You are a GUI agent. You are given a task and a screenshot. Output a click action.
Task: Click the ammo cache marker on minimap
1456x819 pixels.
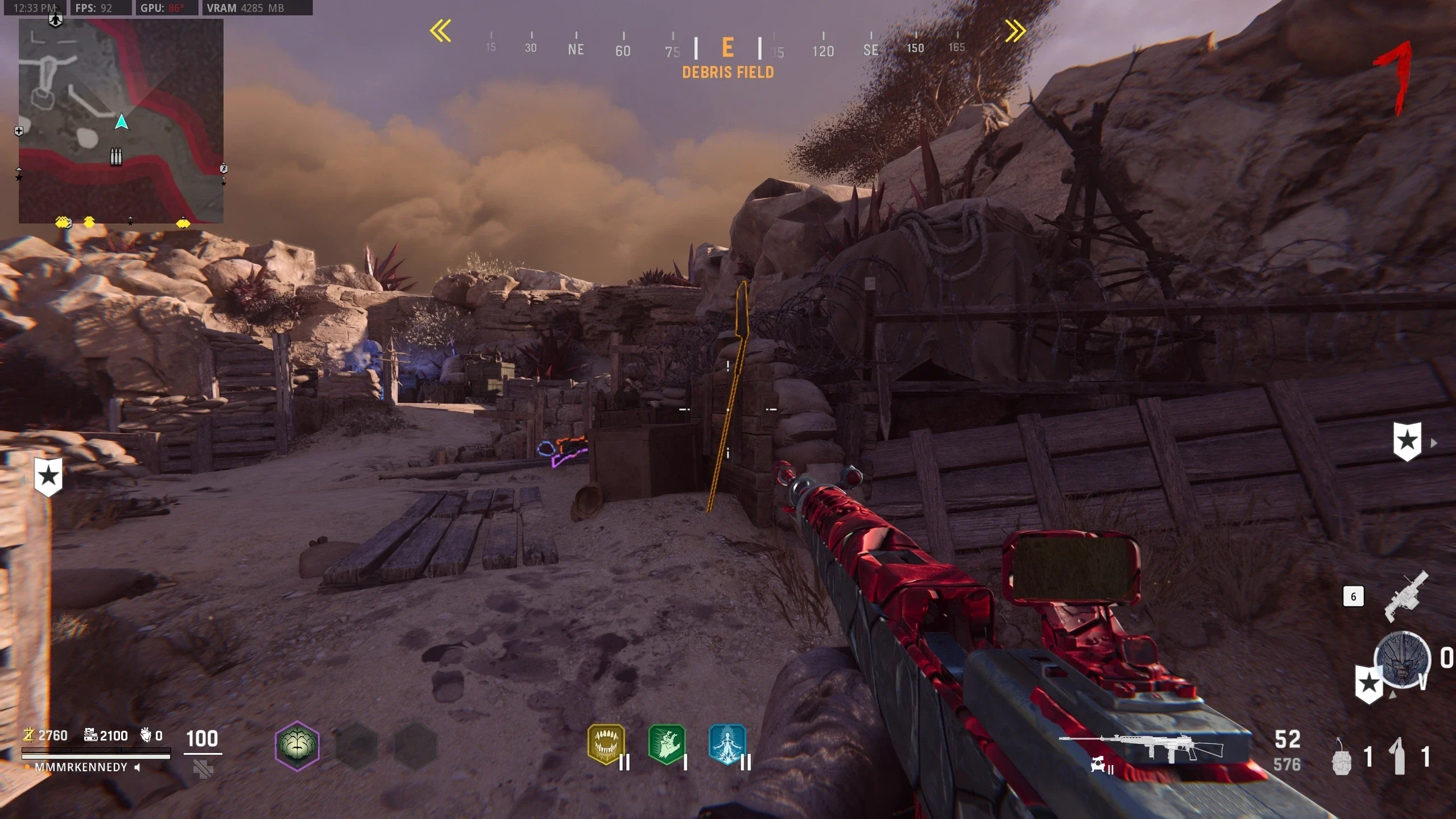(116, 156)
